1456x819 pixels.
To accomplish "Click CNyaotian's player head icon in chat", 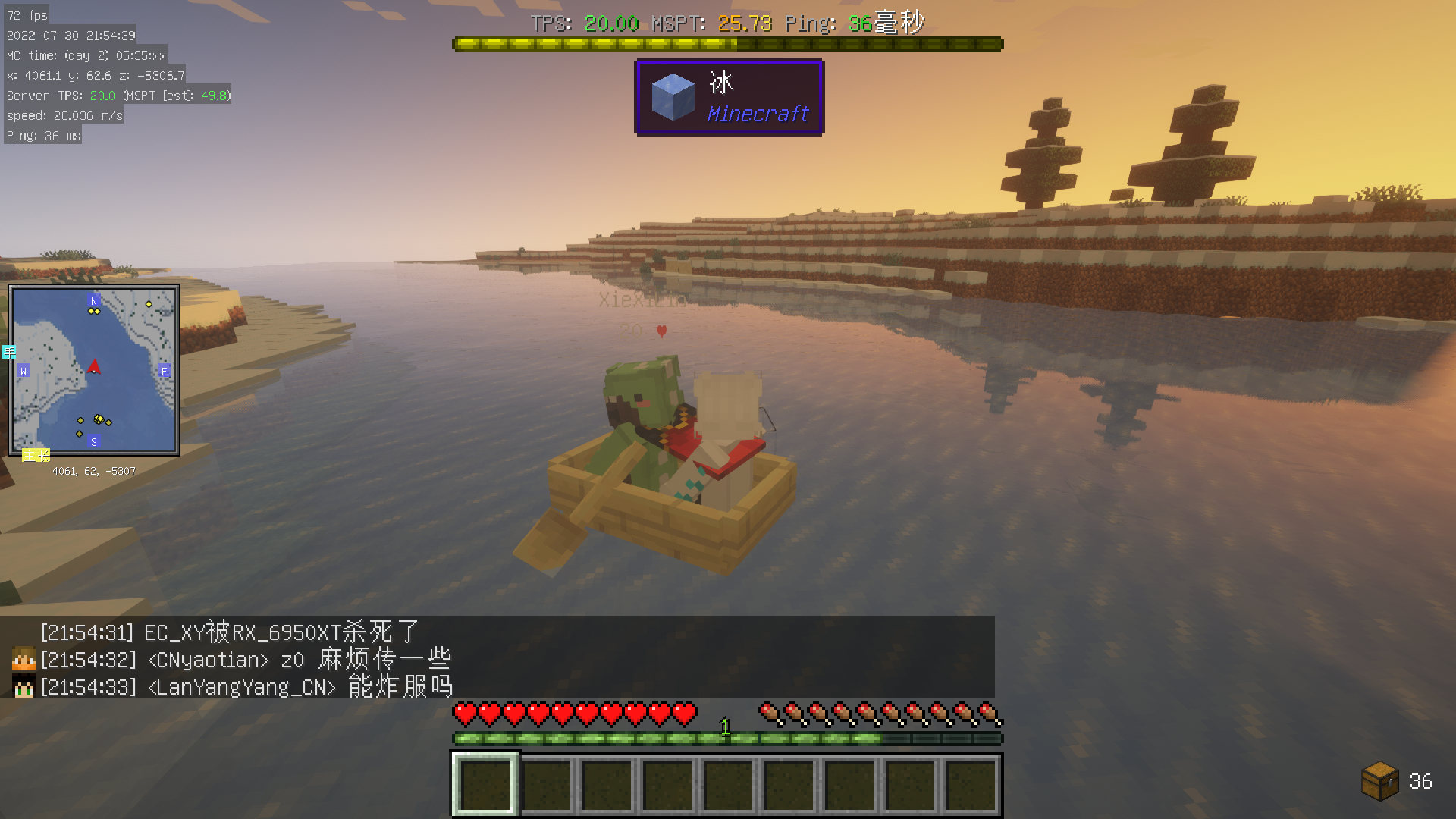I will tap(24, 659).
